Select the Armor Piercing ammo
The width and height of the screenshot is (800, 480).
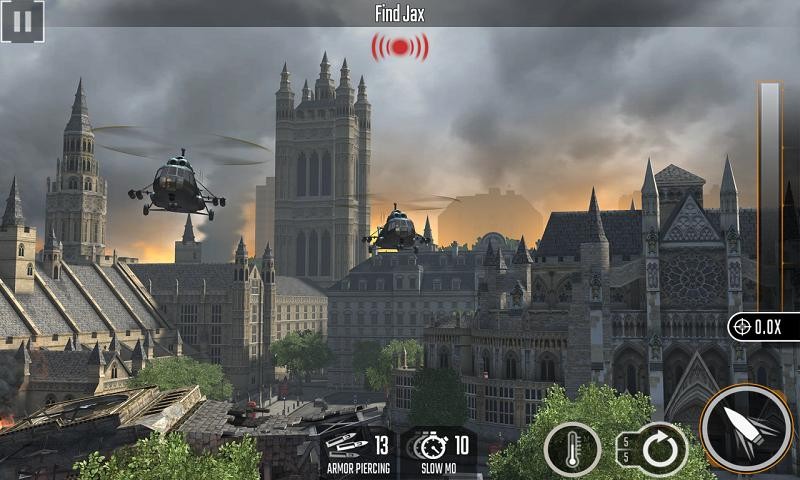[357, 450]
